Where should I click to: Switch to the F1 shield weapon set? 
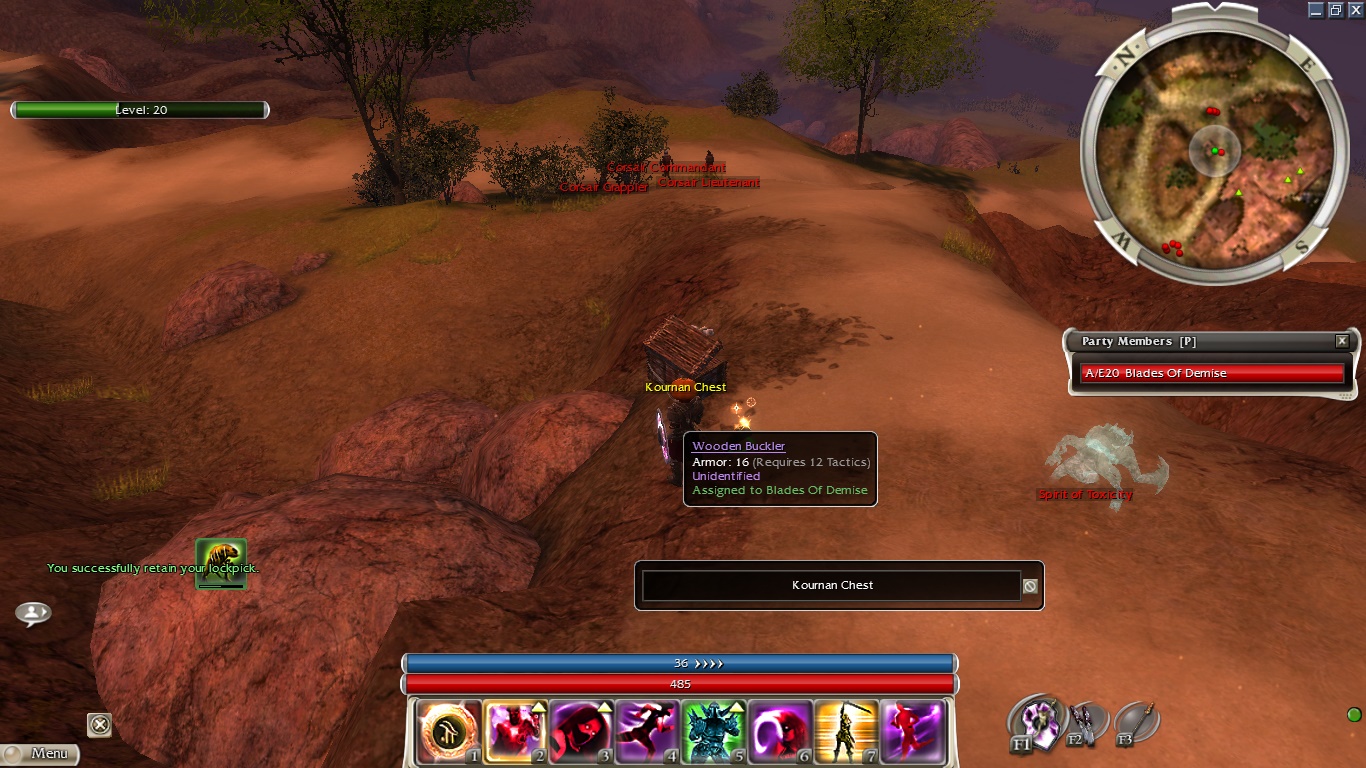tap(1034, 722)
